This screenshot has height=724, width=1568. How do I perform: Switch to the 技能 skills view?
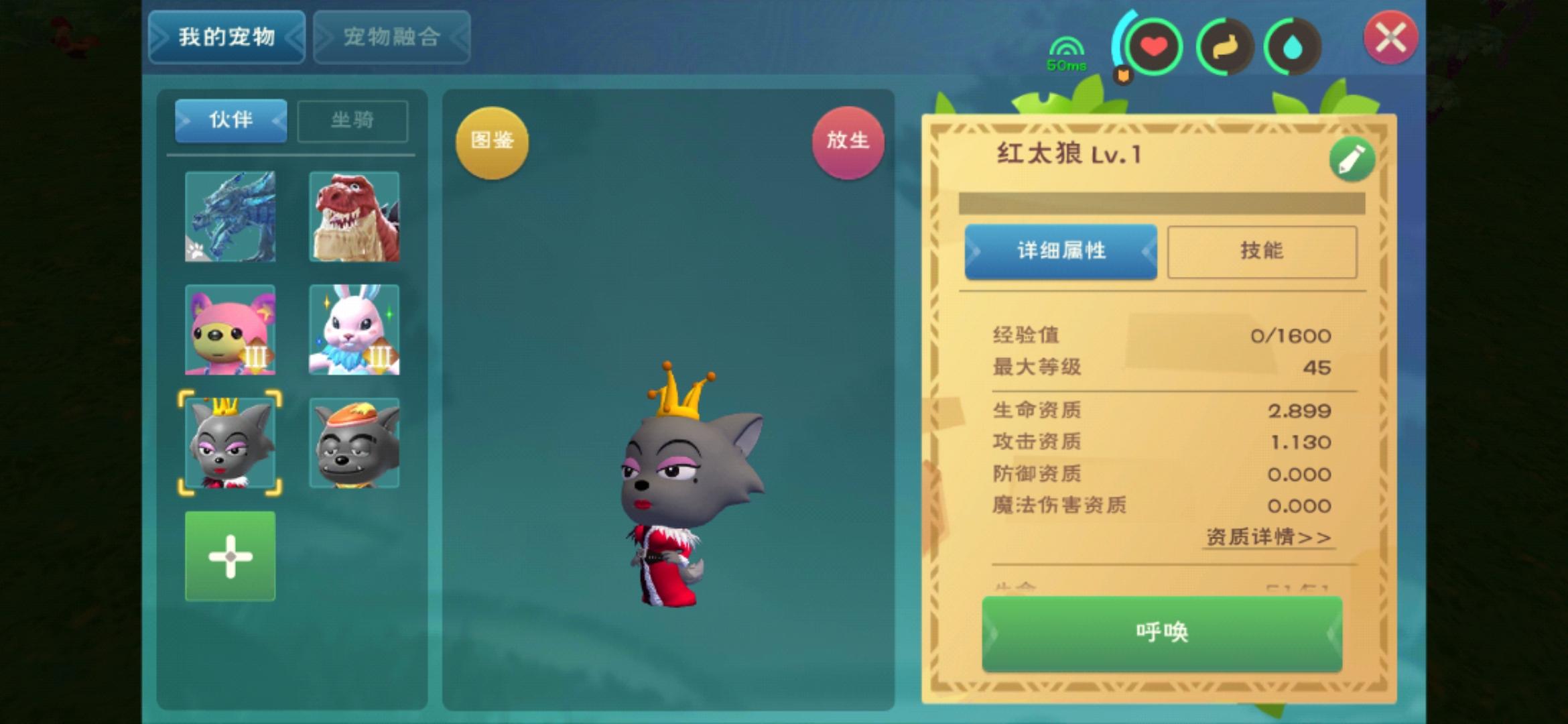tap(1262, 251)
